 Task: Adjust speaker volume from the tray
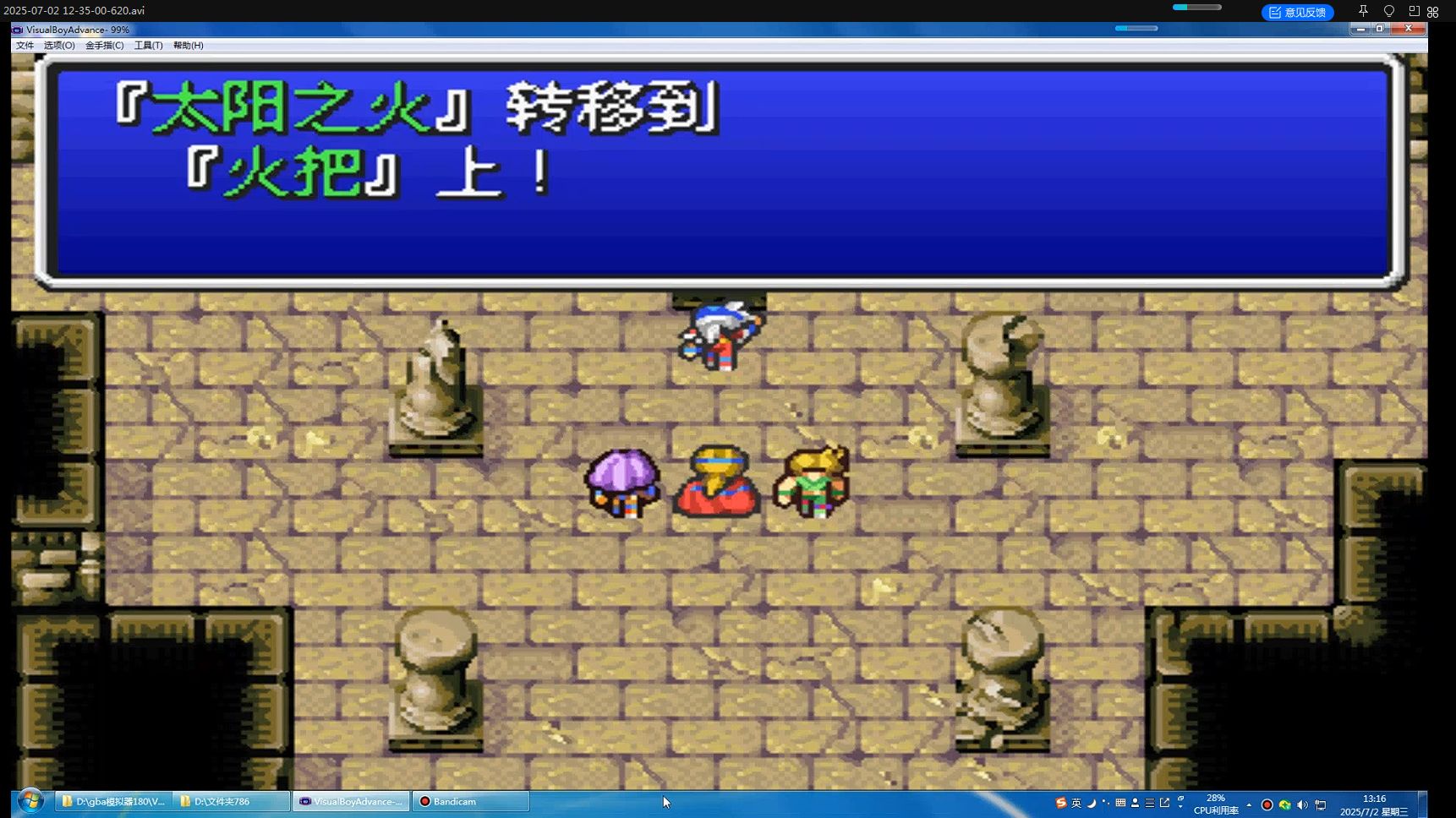coord(1302,804)
